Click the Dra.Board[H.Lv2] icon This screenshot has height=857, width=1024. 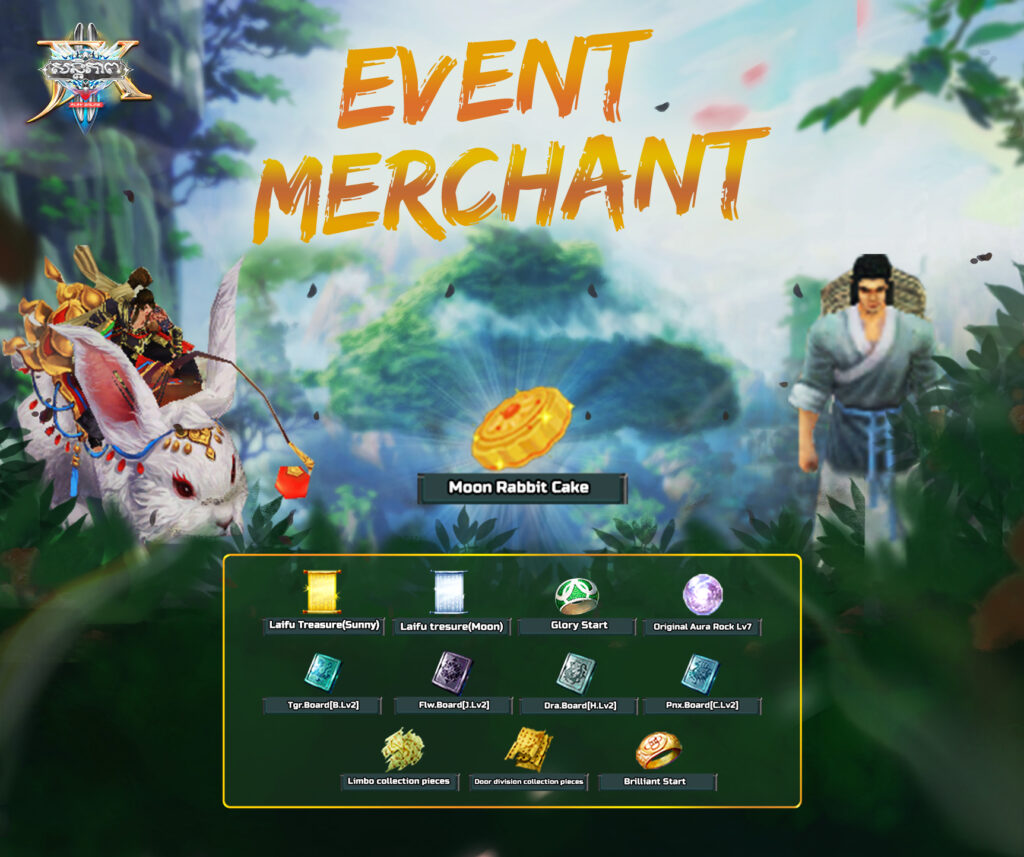pyautogui.click(x=577, y=672)
